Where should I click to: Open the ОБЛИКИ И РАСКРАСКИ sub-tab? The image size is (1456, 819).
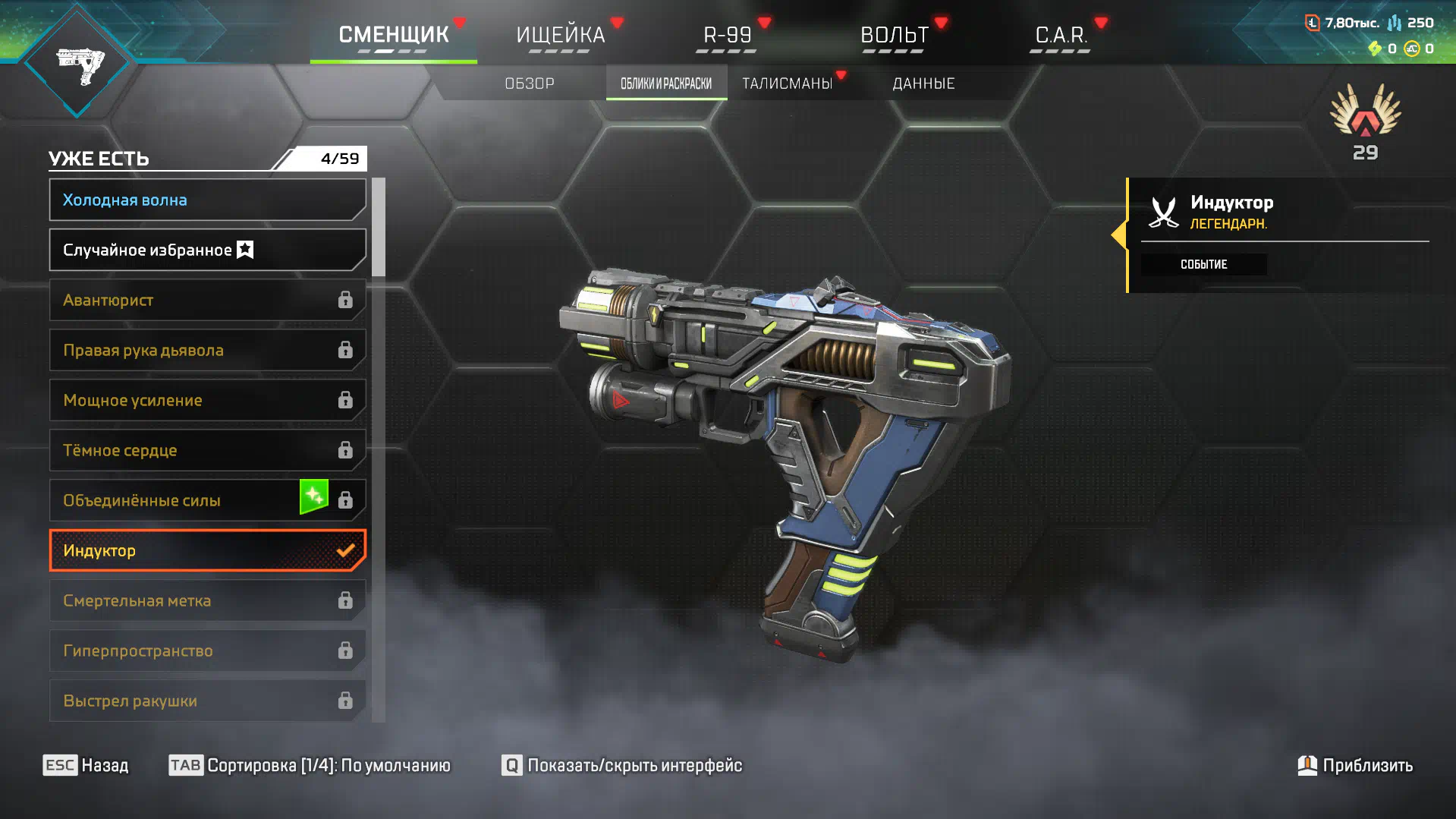pyautogui.click(x=666, y=83)
